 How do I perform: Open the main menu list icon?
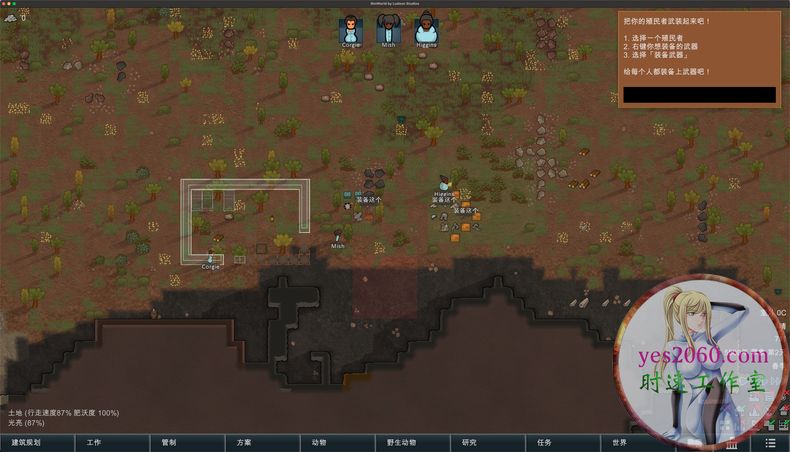770,442
